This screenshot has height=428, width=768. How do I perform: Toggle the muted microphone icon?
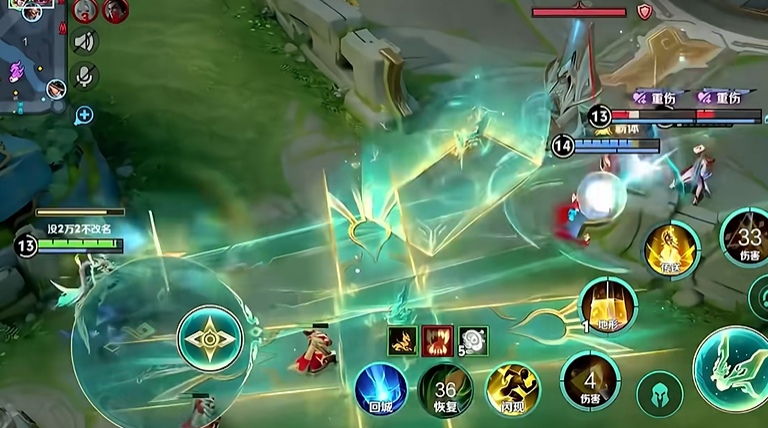pyautogui.click(x=85, y=75)
